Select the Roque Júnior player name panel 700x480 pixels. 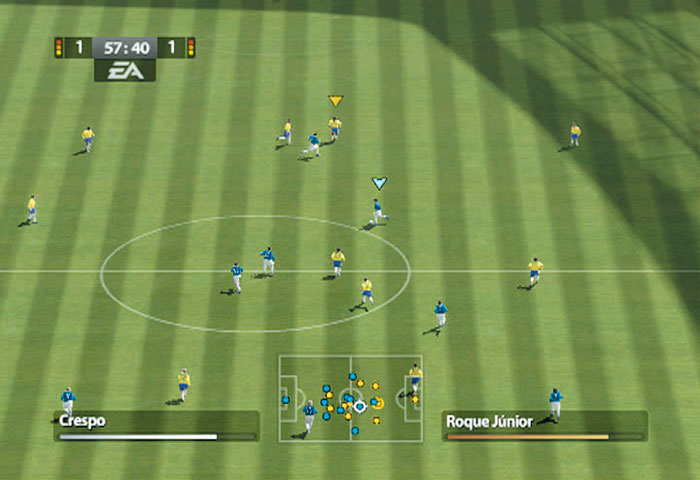coord(544,425)
